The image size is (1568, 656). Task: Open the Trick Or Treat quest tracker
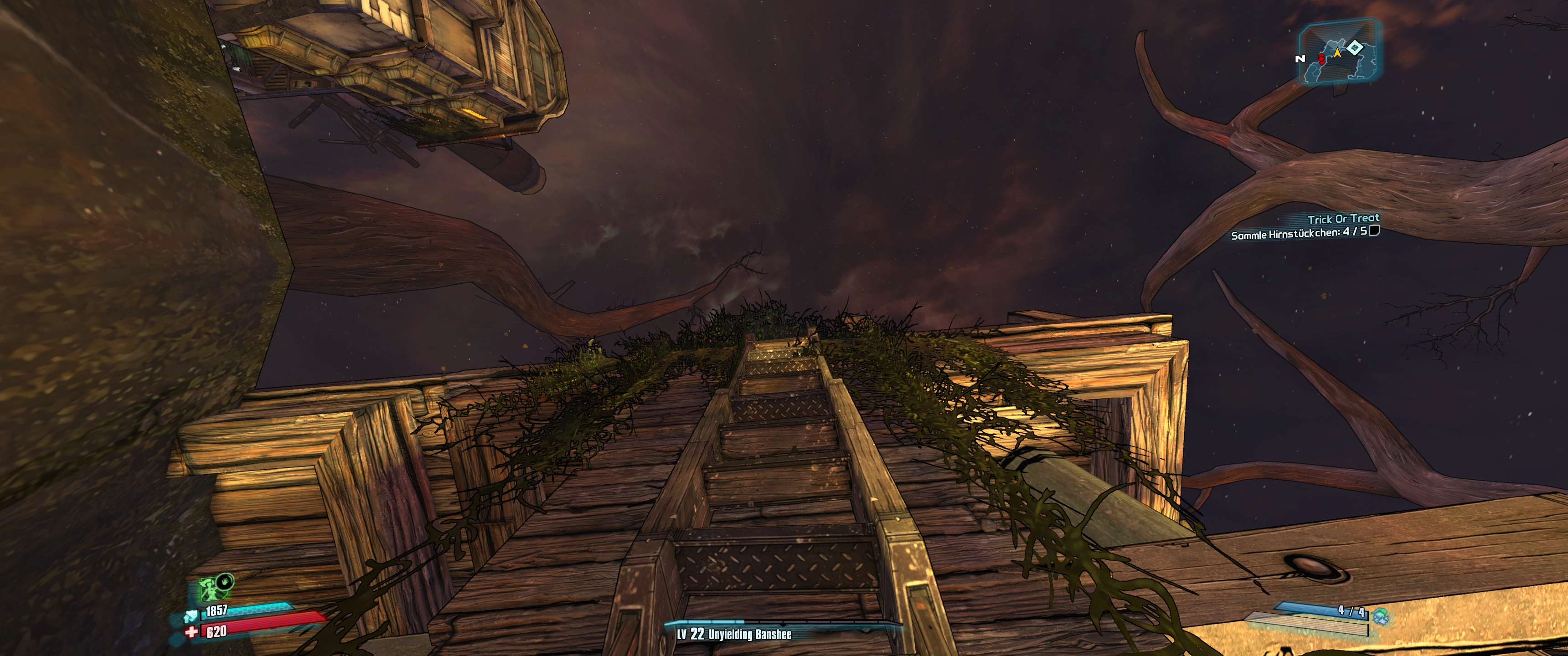(1343, 219)
